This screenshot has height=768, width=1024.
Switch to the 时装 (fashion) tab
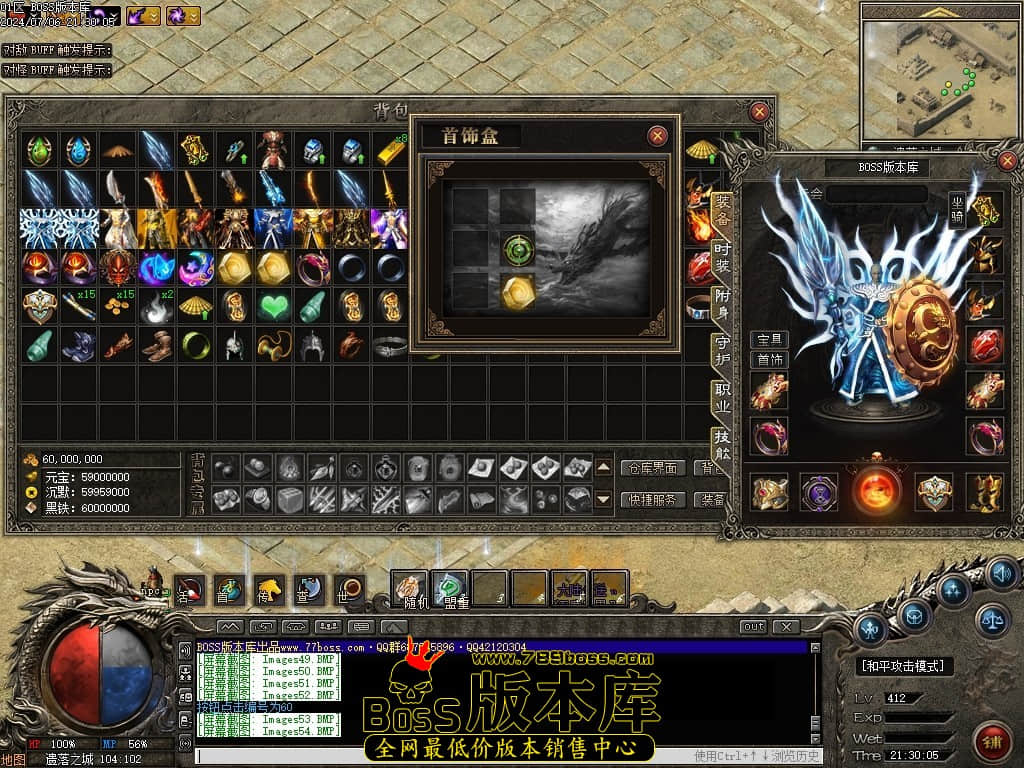(x=722, y=258)
